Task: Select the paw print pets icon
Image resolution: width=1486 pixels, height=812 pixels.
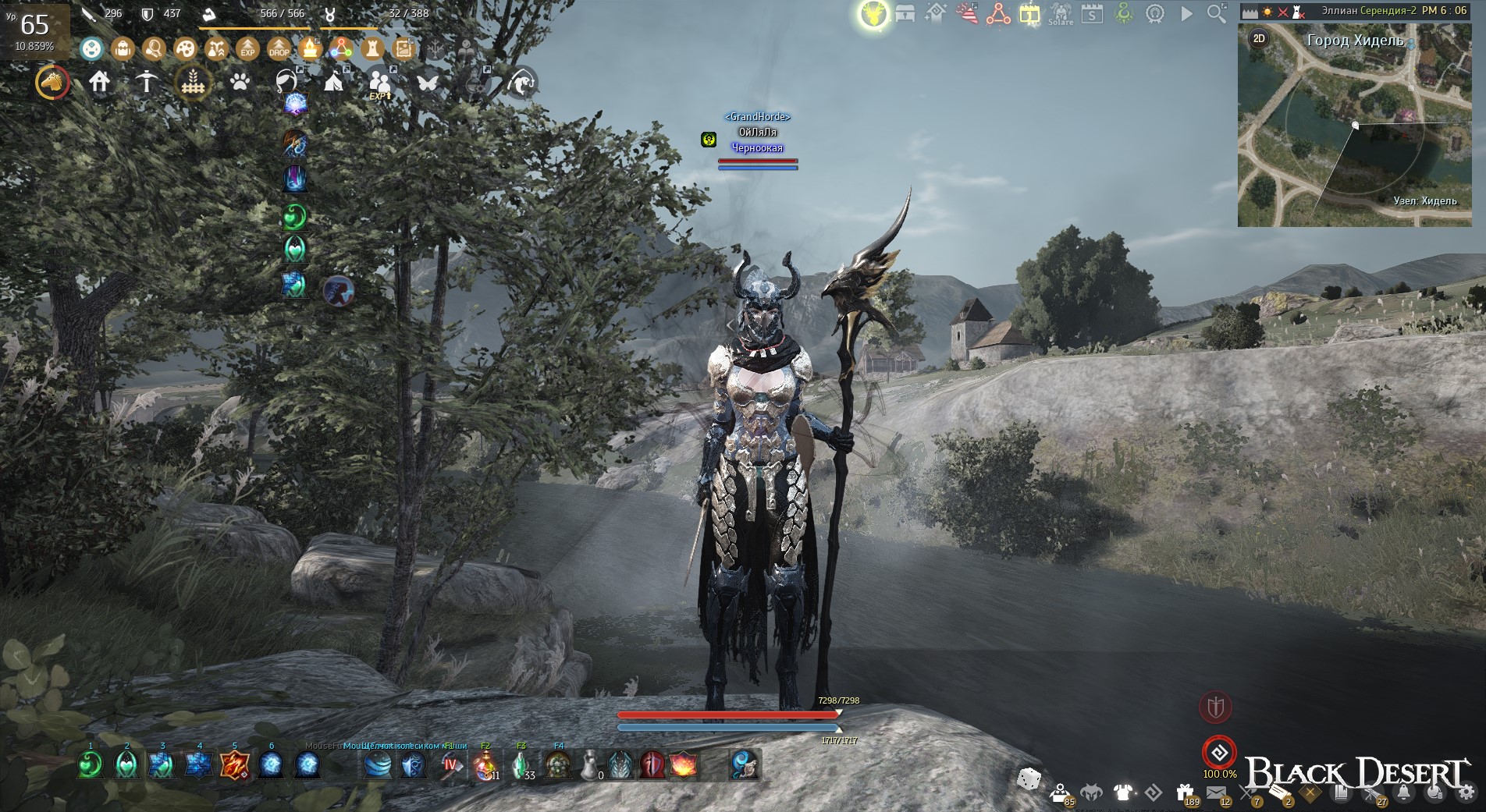Action: pos(240,81)
